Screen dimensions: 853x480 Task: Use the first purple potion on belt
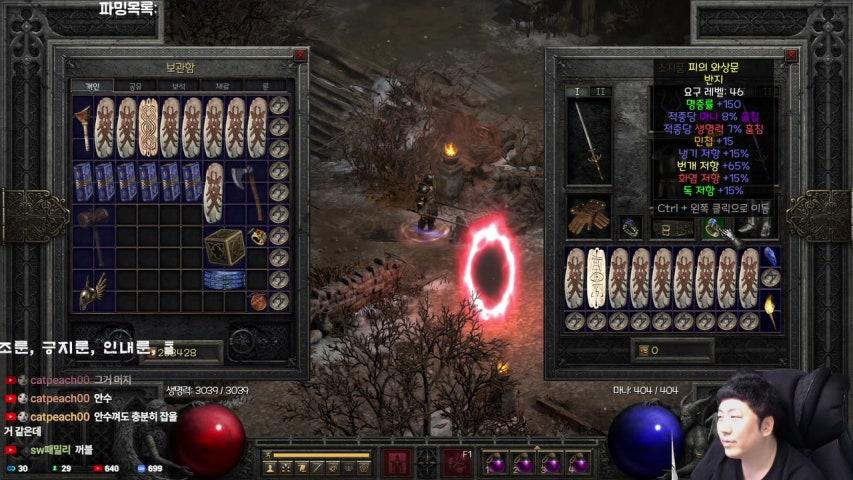(x=496, y=464)
